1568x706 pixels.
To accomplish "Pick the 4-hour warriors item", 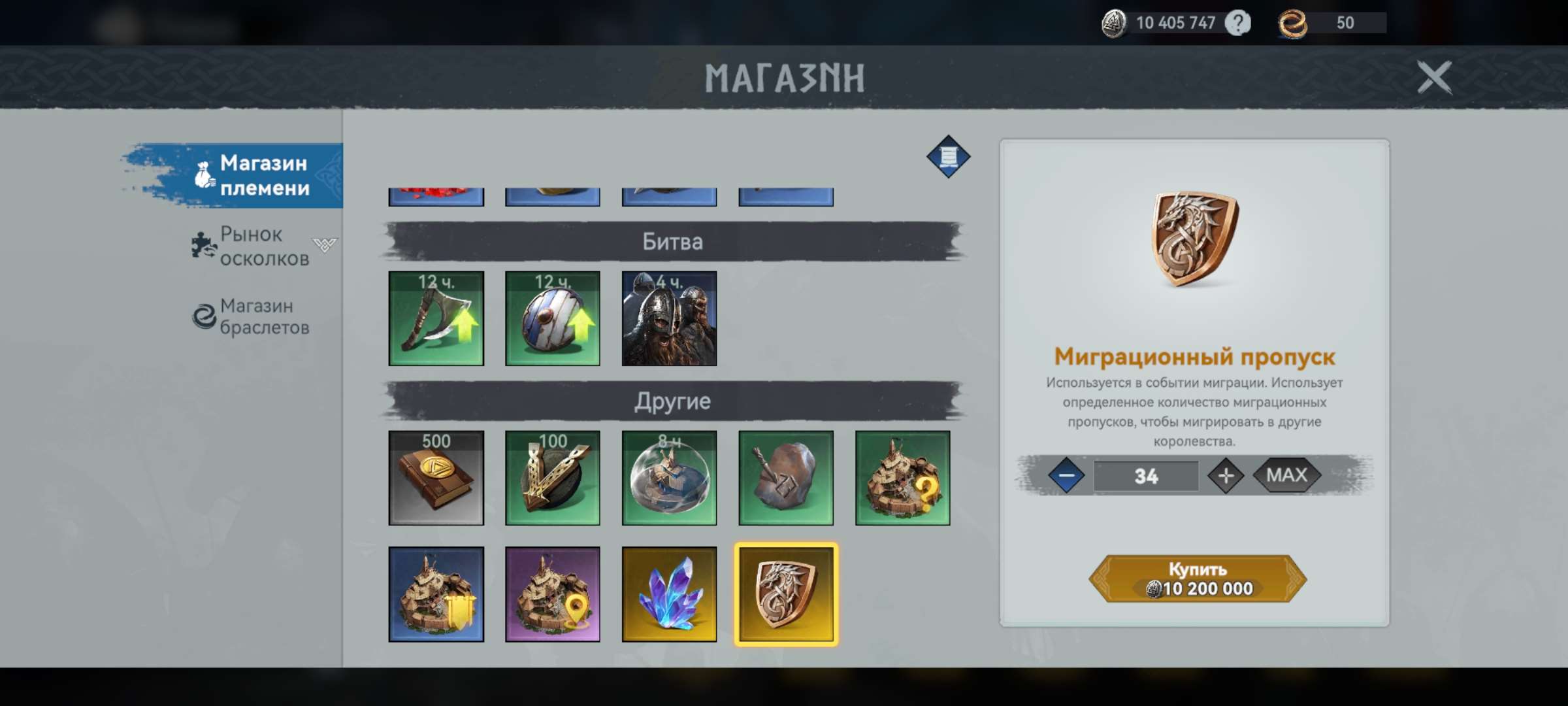I will click(x=669, y=318).
